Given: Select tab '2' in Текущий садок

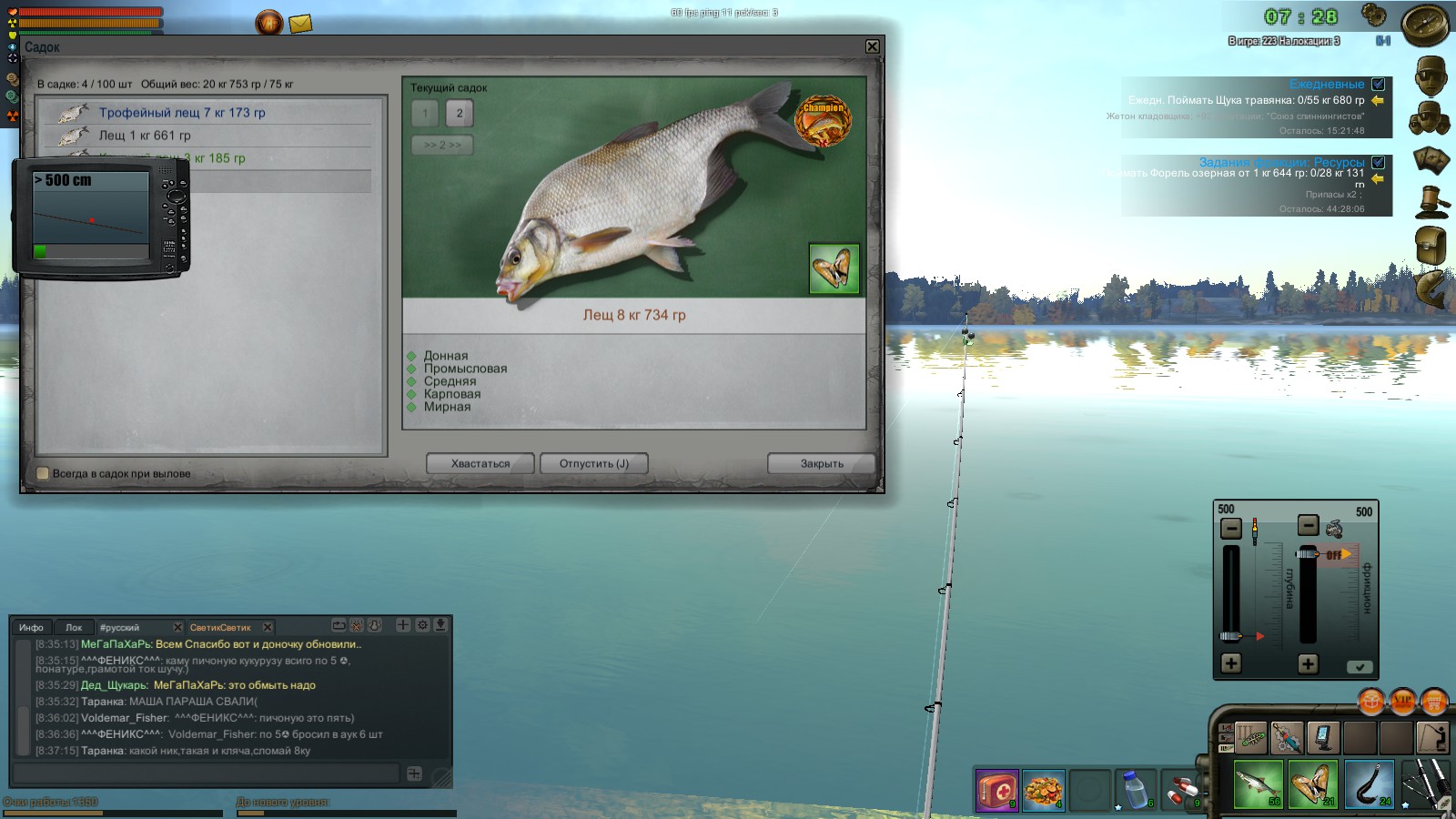Looking at the screenshot, I should coord(460,114).
